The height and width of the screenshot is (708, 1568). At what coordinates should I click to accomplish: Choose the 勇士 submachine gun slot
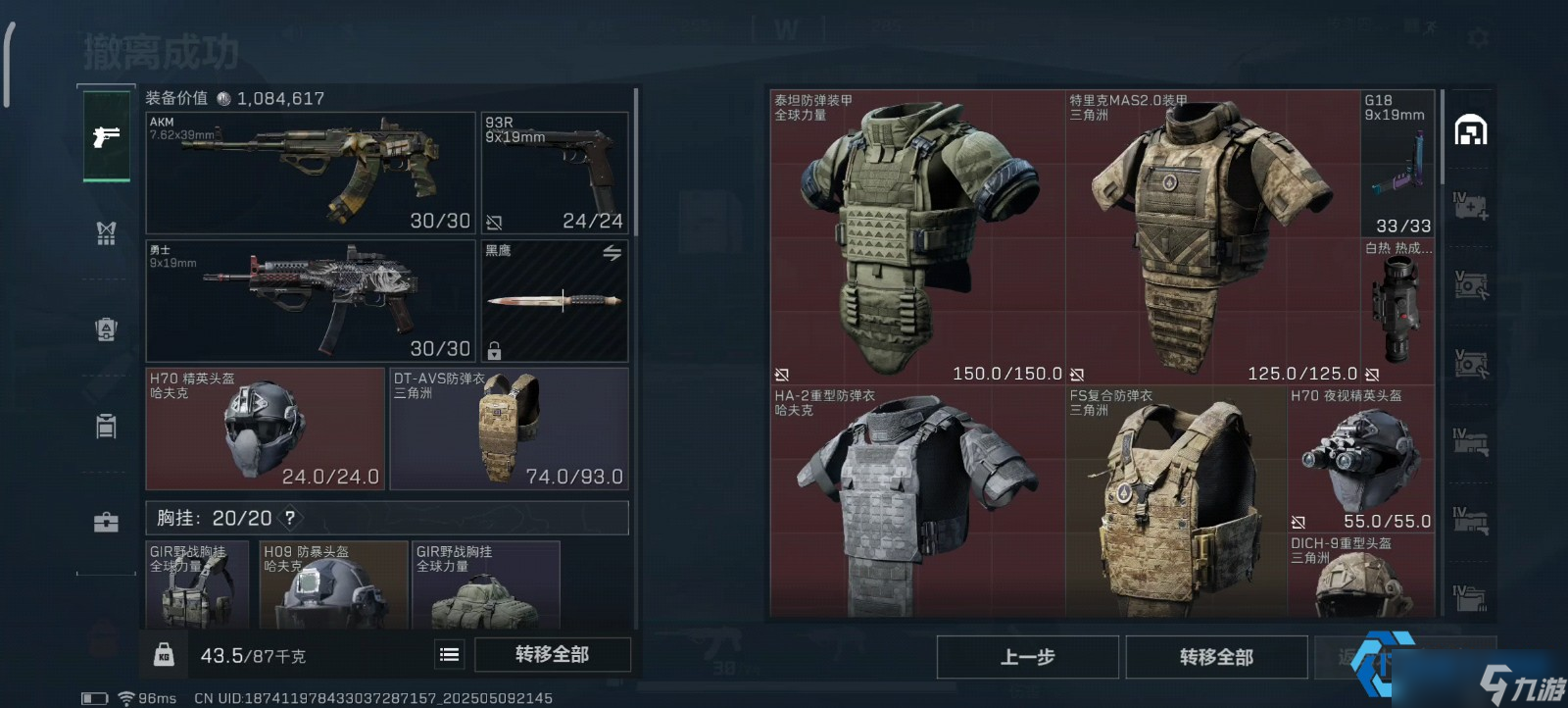(311, 301)
